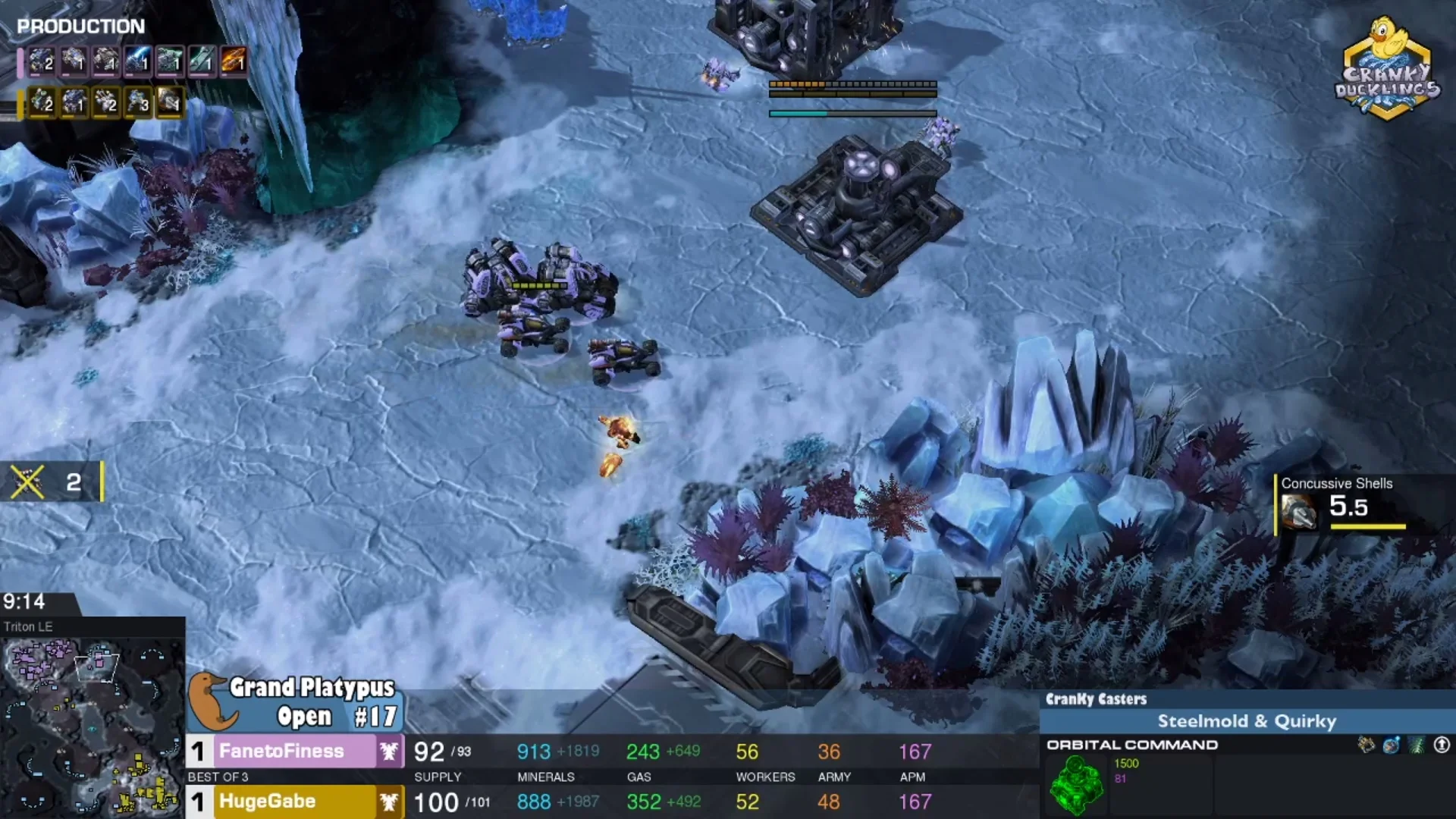Click the lift-off up-arrow icon
The height and width of the screenshot is (819, 1456).
1442,745
